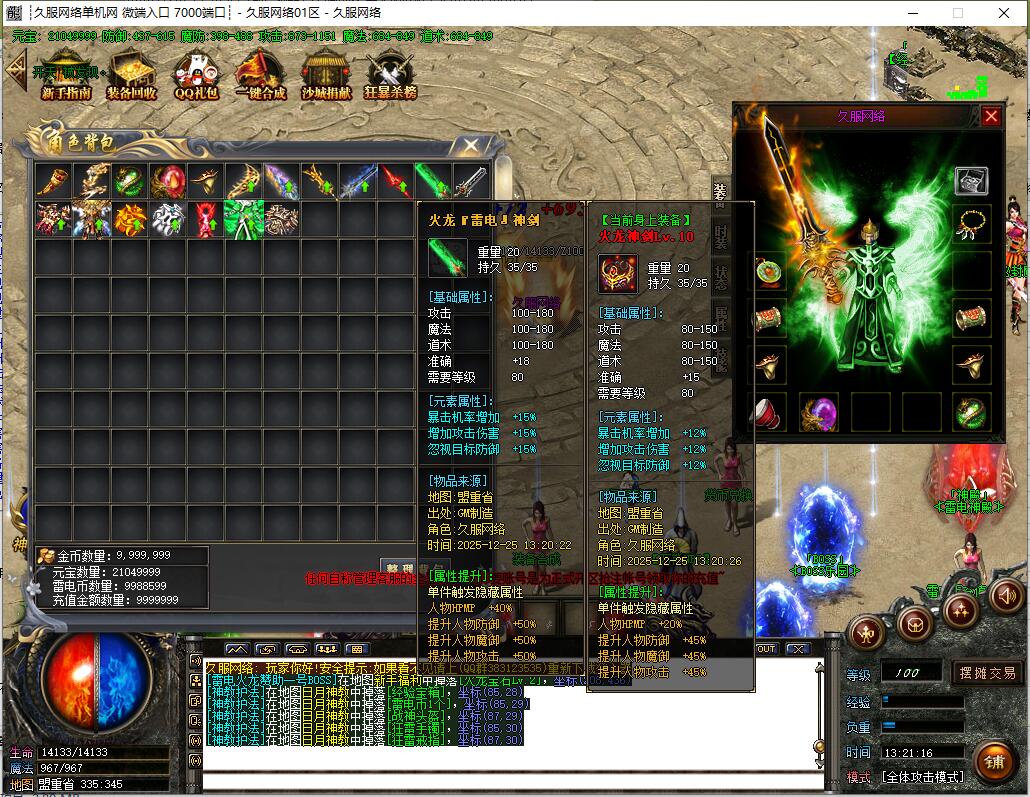Click the purple orb equipment slot
The width and height of the screenshot is (1030, 797).
coord(819,412)
